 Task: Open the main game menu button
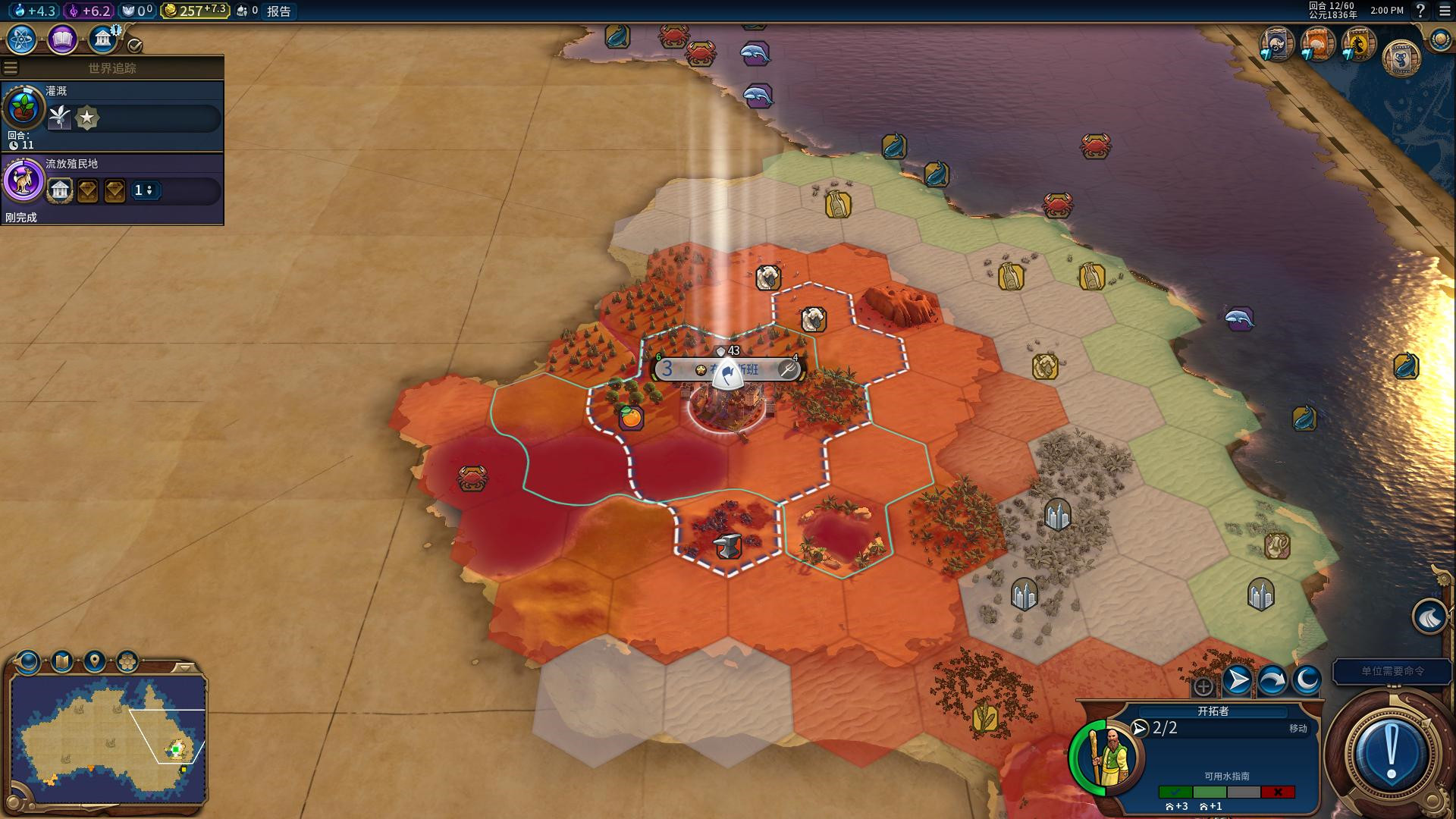[1444, 11]
